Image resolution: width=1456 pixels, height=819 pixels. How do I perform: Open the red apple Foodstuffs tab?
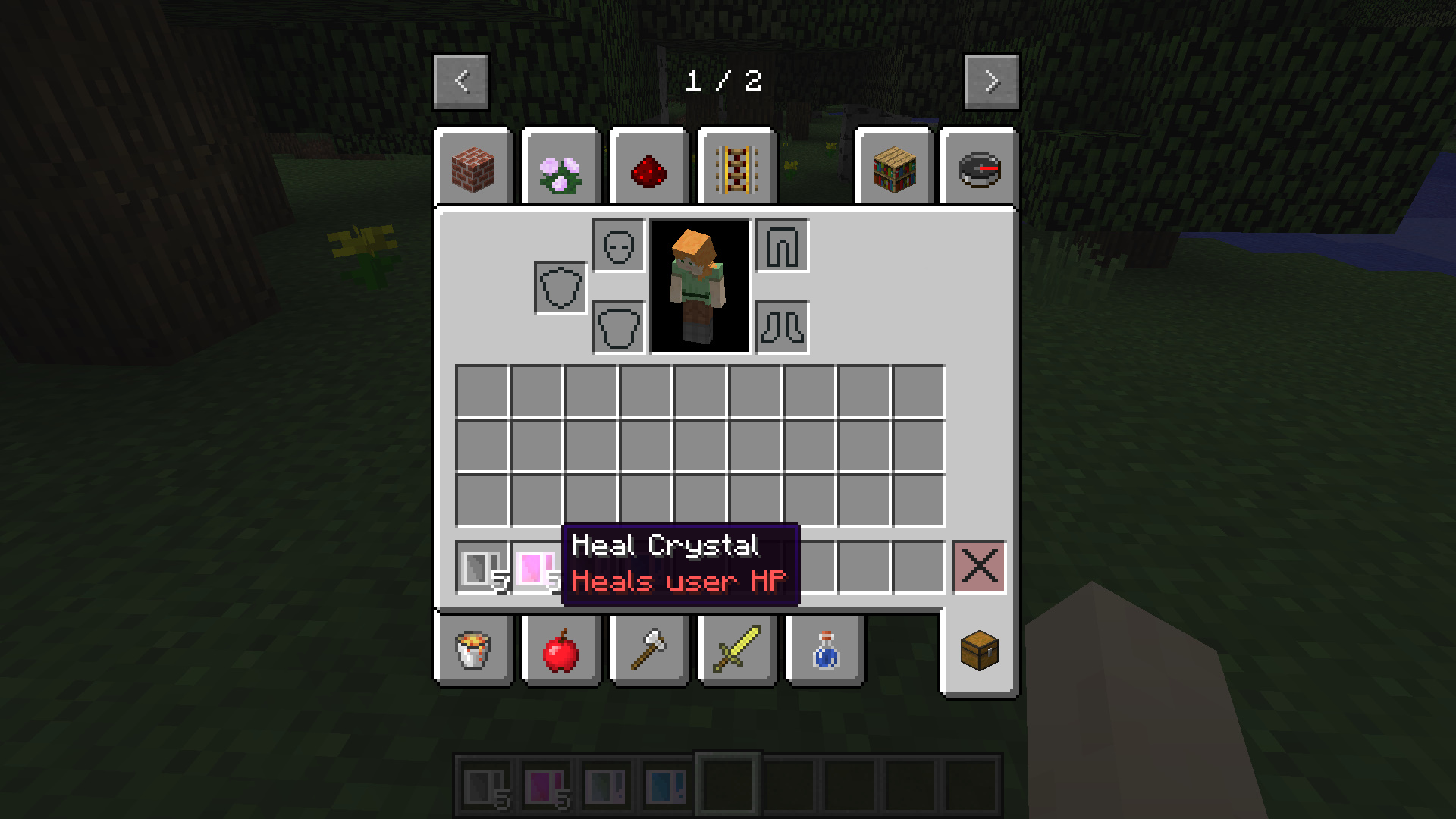pos(561,650)
